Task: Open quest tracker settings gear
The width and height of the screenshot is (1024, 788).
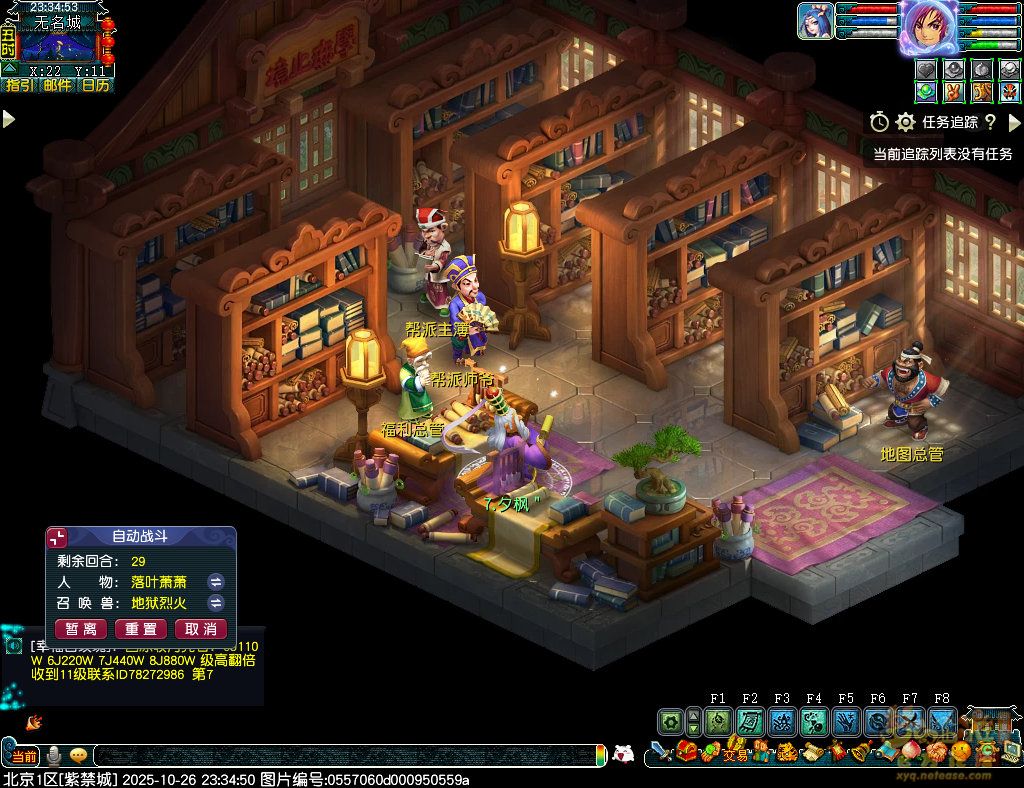Action: point(906,122)
